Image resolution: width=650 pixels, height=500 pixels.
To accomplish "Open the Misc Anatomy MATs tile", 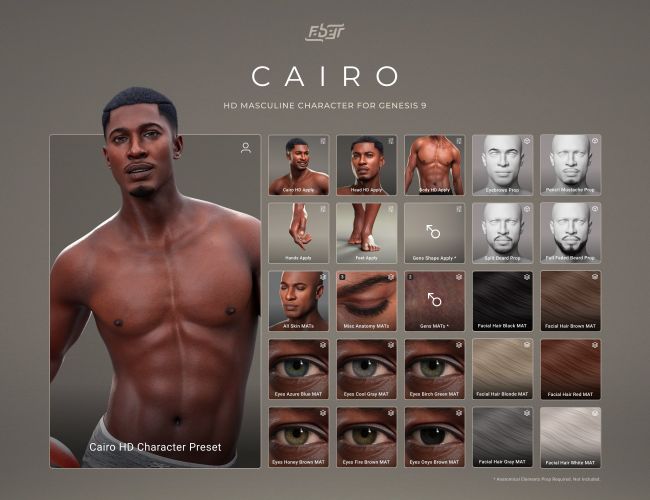I will pos(366,301).
